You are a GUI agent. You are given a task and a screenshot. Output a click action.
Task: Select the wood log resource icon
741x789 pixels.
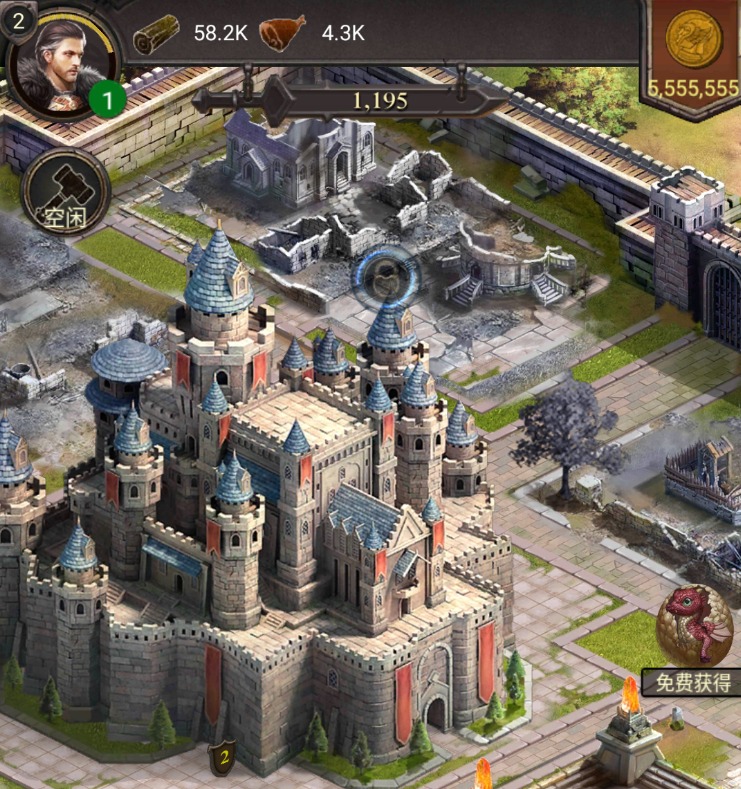156,33
